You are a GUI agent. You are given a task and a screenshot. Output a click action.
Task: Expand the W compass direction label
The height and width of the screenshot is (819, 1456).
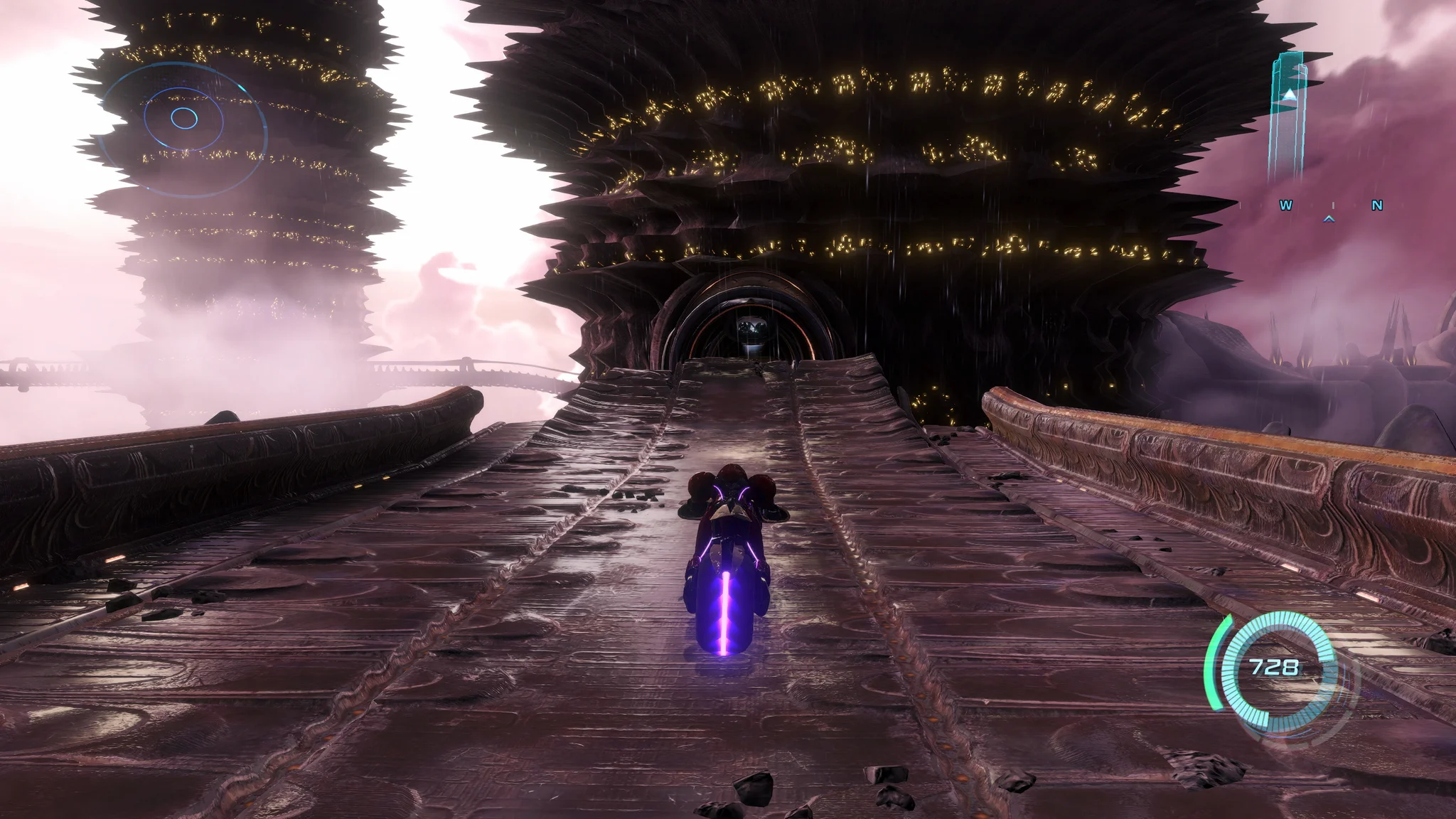pos(1286,205)
